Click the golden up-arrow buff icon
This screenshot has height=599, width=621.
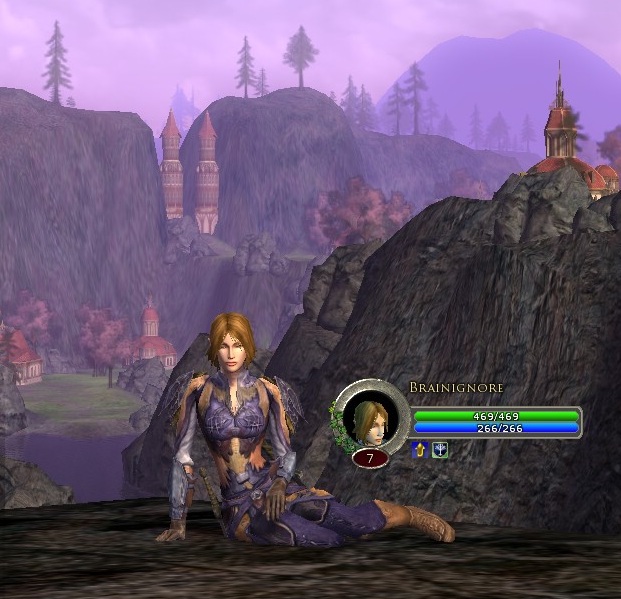[420, 449]
